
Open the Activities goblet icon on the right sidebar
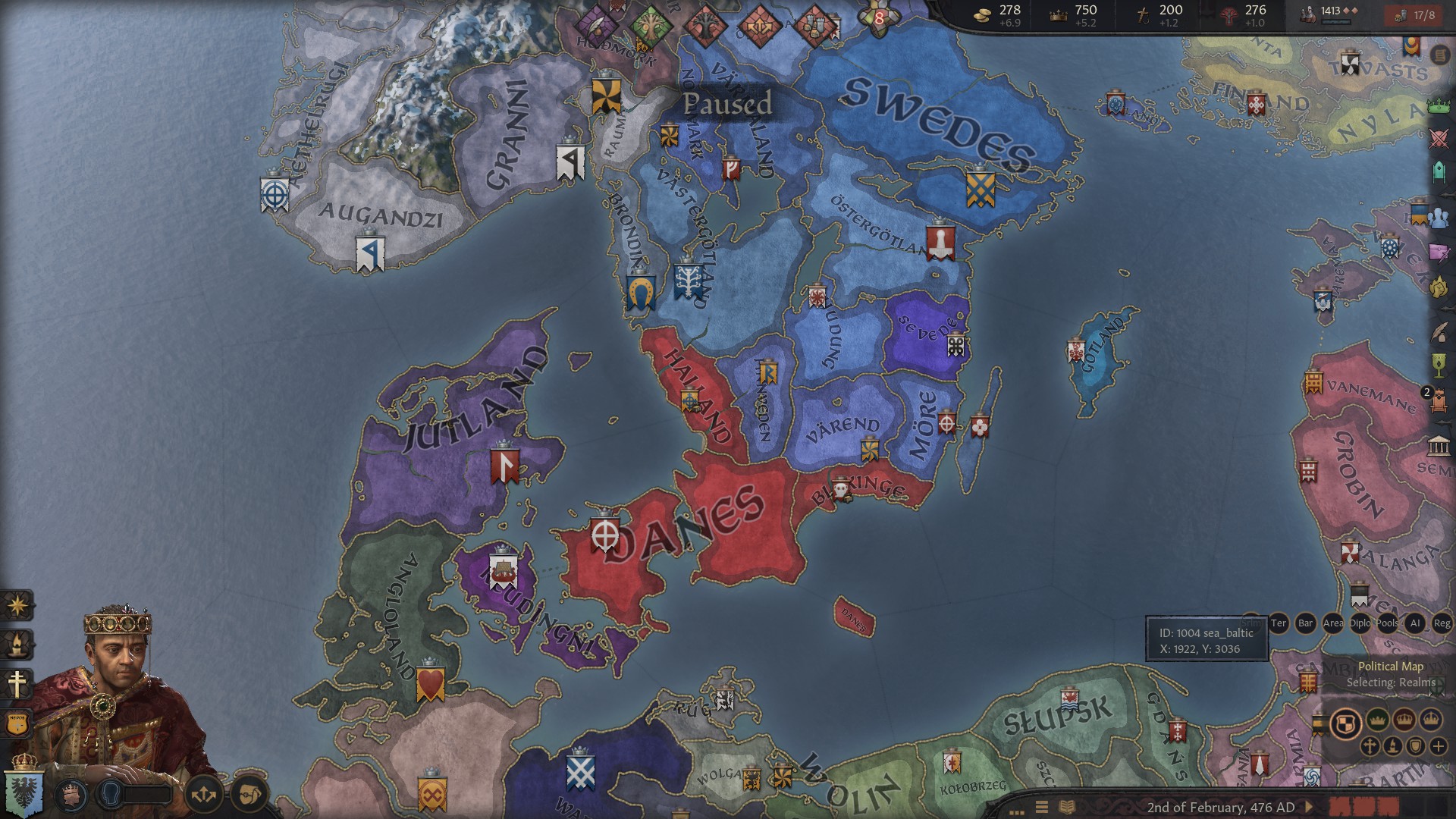tap(1439, 364)
